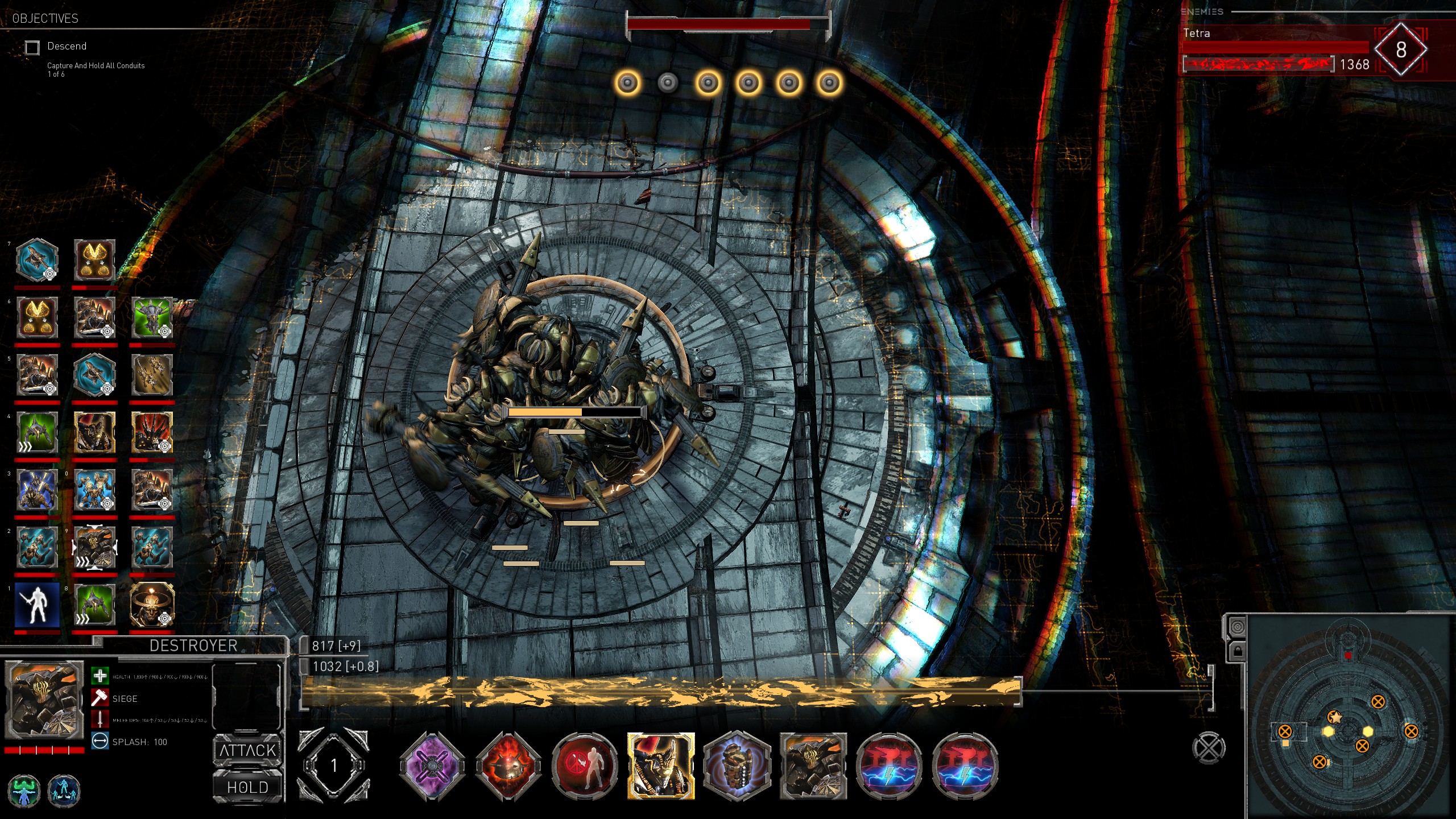Screen dimensions: 1456x819
Task: Click the green muscular figure icon
Action: pyautogui.click(x=24, y=791)
